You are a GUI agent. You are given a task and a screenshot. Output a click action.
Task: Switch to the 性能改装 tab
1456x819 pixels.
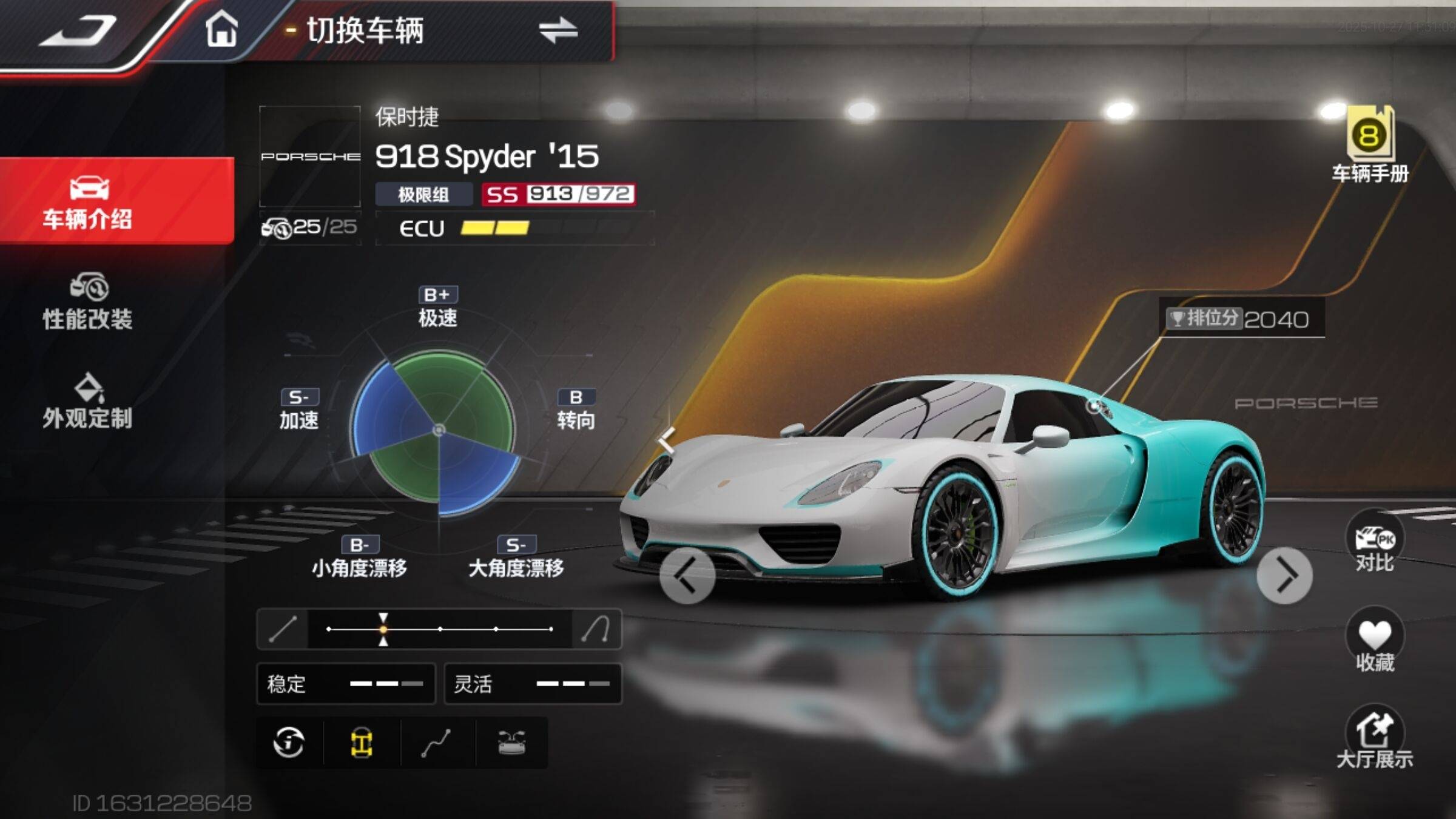[88, 302]
